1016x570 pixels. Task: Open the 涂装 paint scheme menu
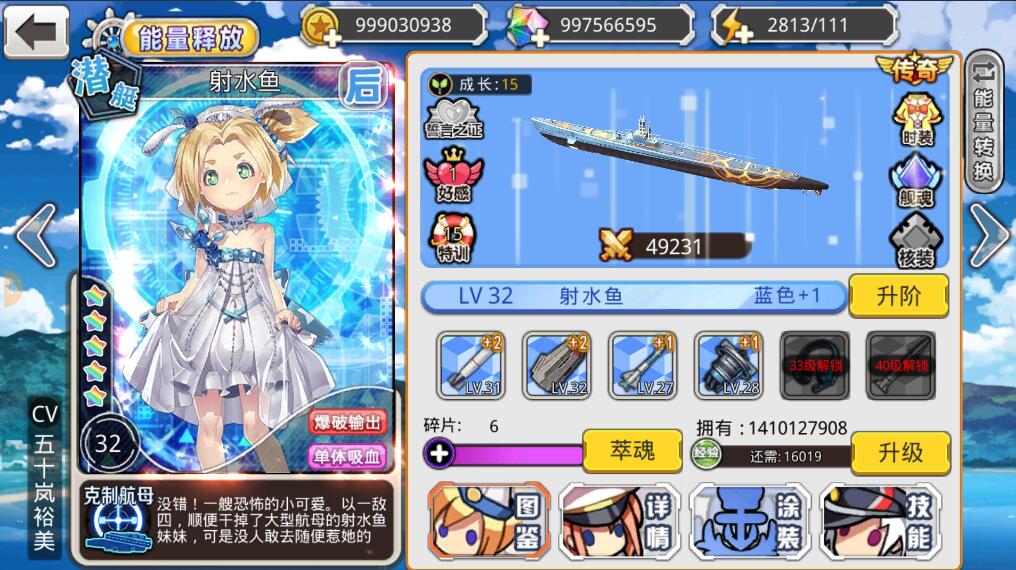click(751, 521)
